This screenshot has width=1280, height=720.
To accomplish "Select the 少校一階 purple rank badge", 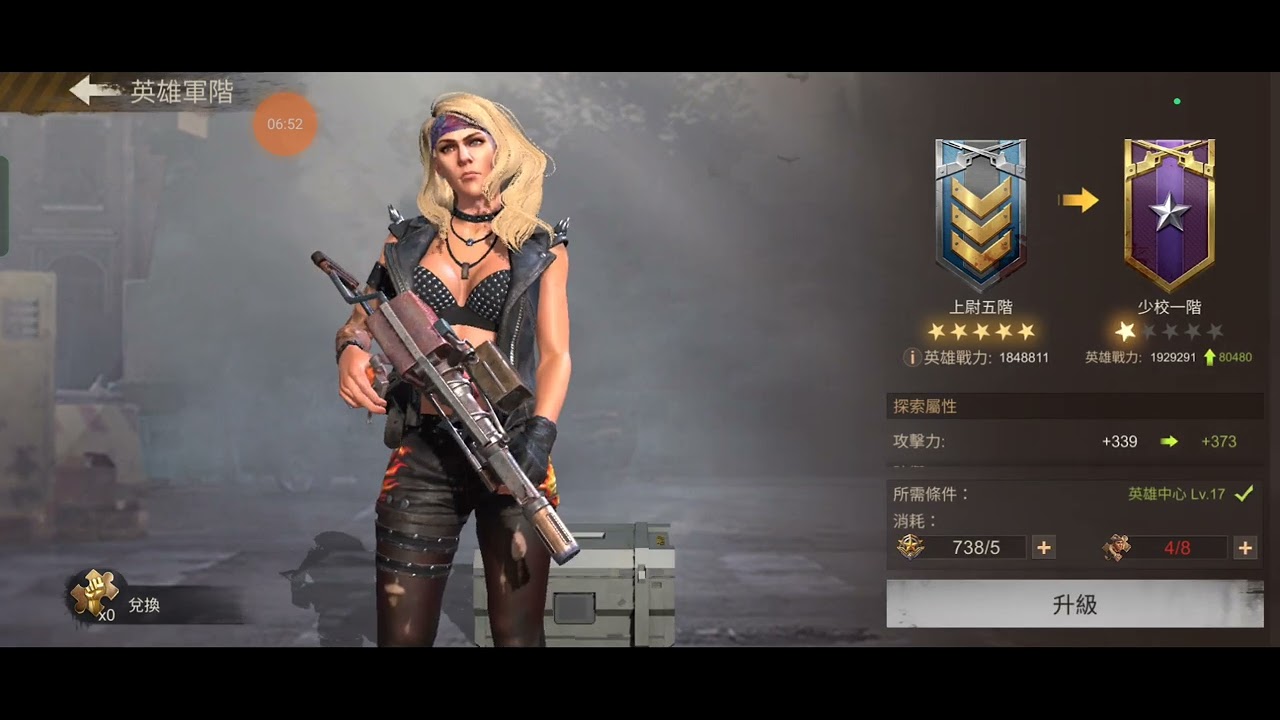I will coord(1169,214).
